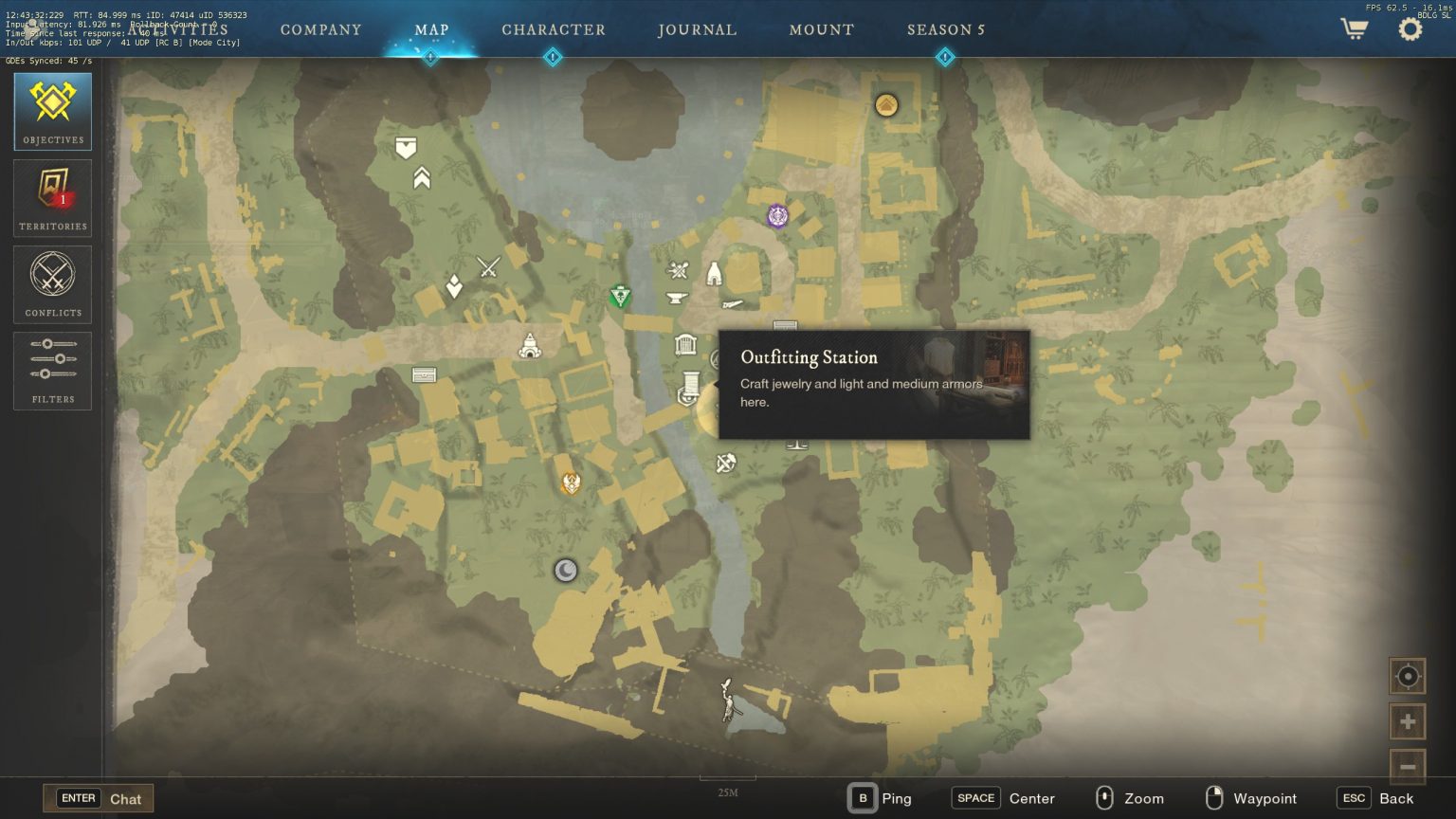Zoom in with the plus button
The height and width of the screenshot is (819, 1456).
[x=1408, y=721]
